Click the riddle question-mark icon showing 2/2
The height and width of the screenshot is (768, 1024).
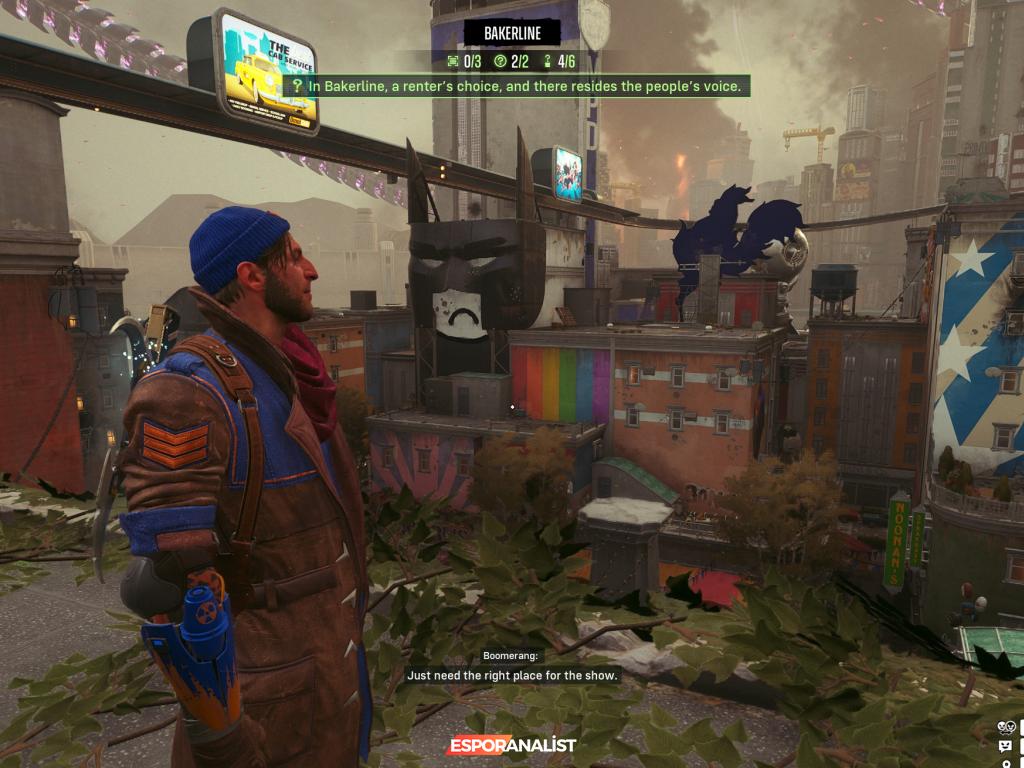(500, 62)
